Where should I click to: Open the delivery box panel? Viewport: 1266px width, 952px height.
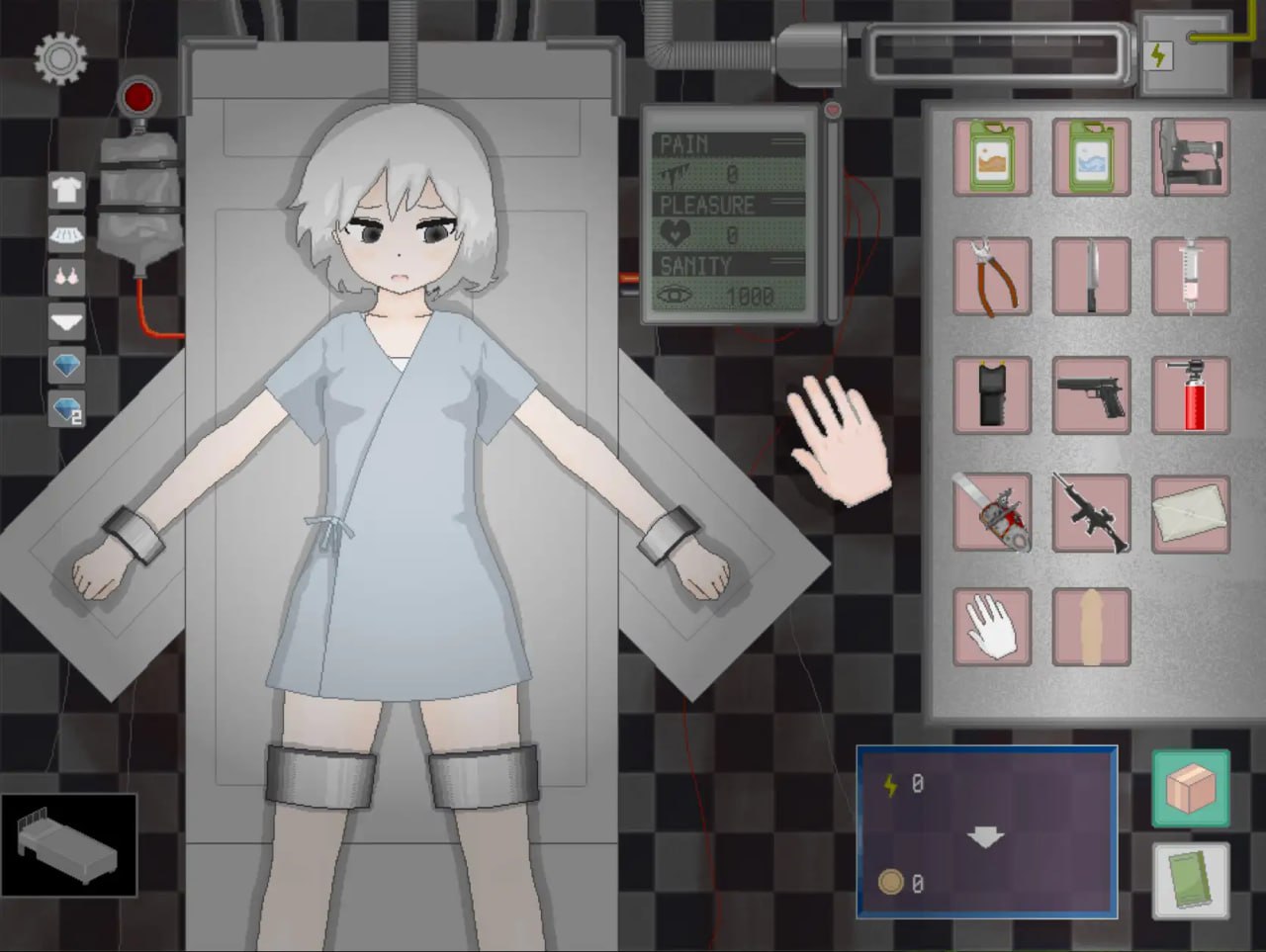[1190, 788]
